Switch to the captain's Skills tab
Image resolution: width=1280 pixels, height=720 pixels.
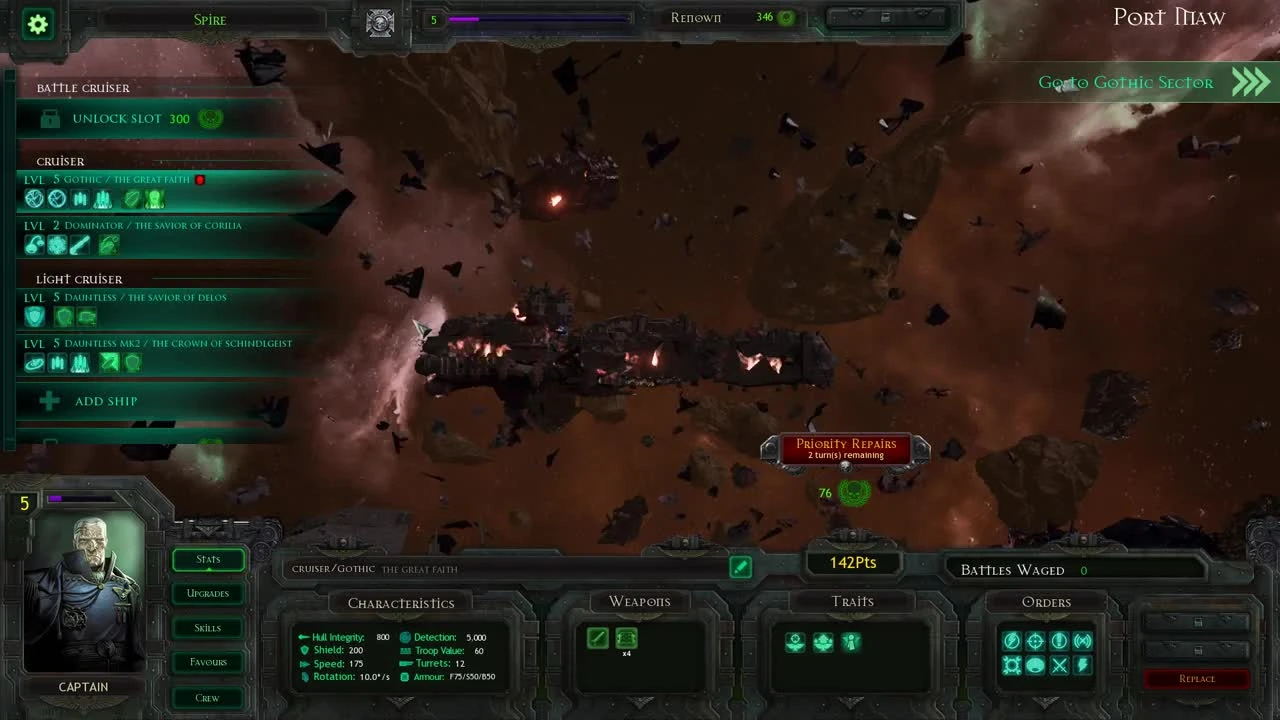point(207,627)
